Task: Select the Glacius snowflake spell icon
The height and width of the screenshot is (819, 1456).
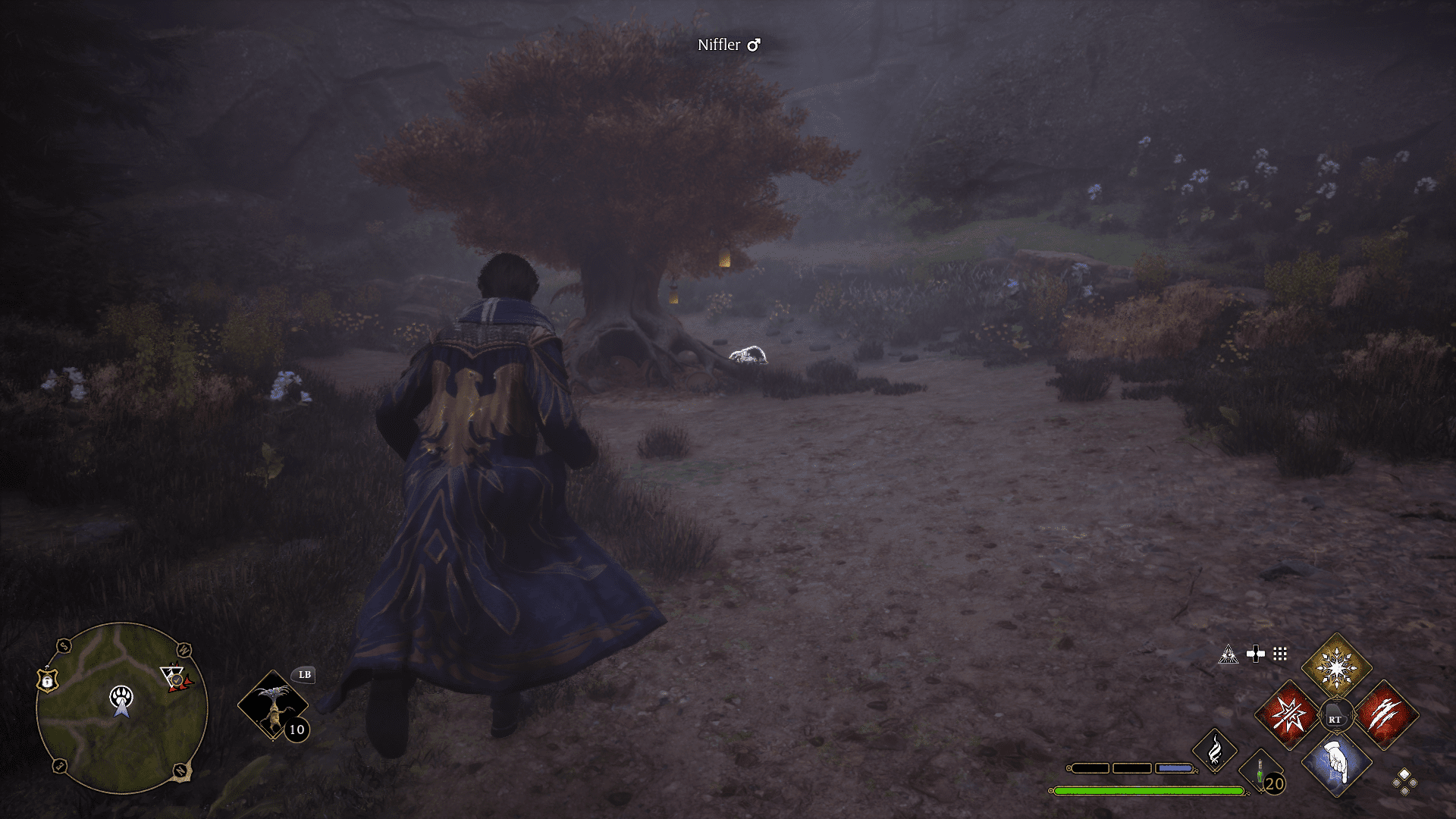Action: 1336,668
